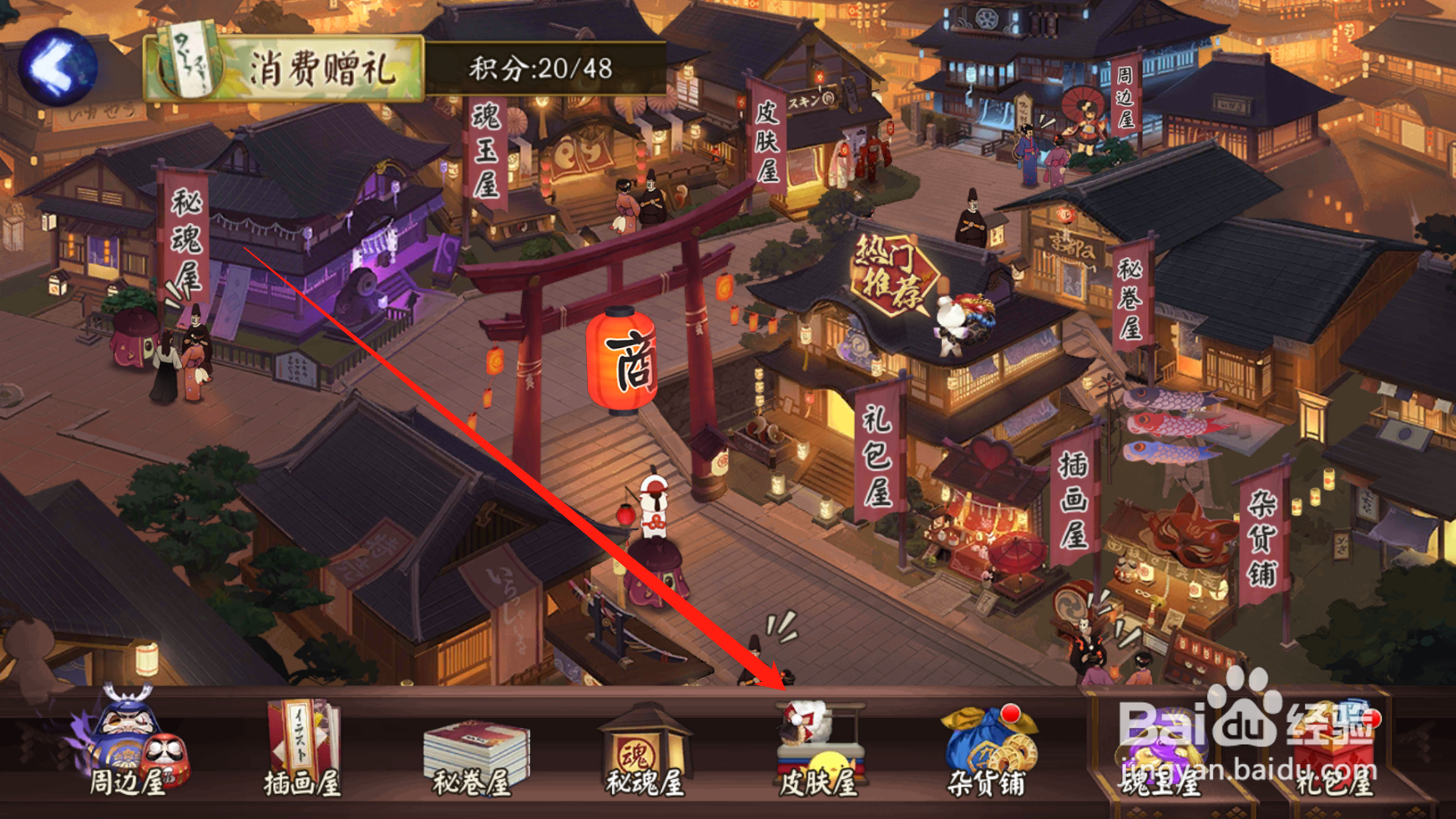
Task: Click the 魂玉屋 banner near the torii
Action: click(488, 150)
